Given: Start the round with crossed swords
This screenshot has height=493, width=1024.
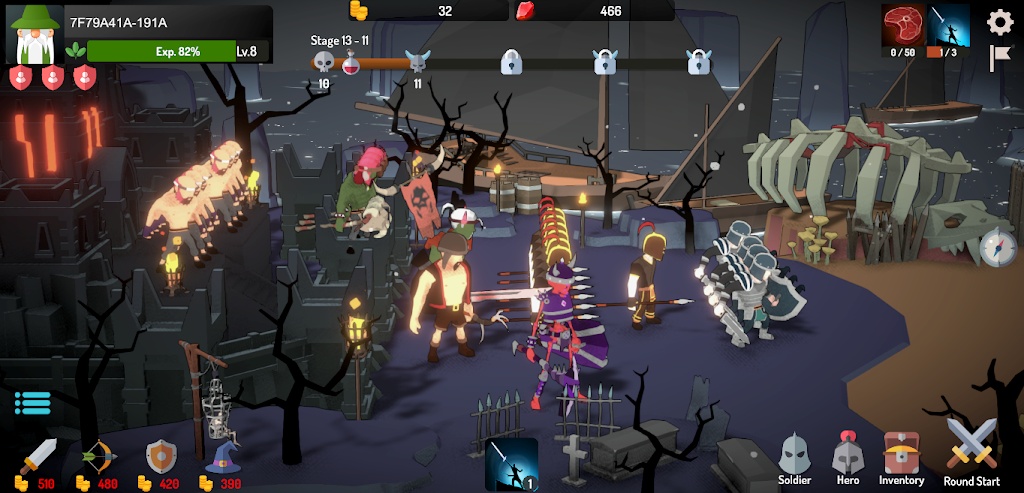Looking at the screenshot, I should [x=972, y=449].
